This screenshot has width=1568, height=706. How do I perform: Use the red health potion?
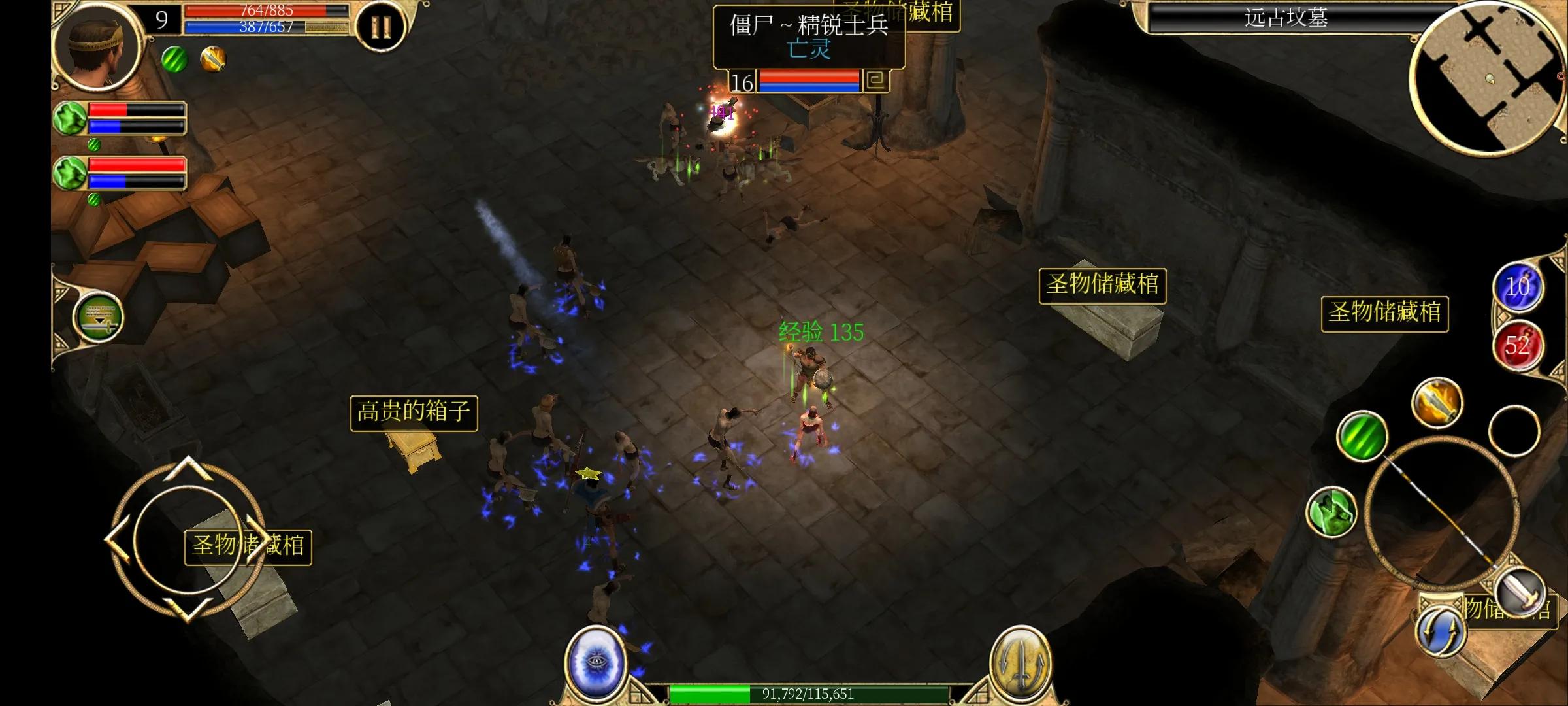tap(1518, 345)
